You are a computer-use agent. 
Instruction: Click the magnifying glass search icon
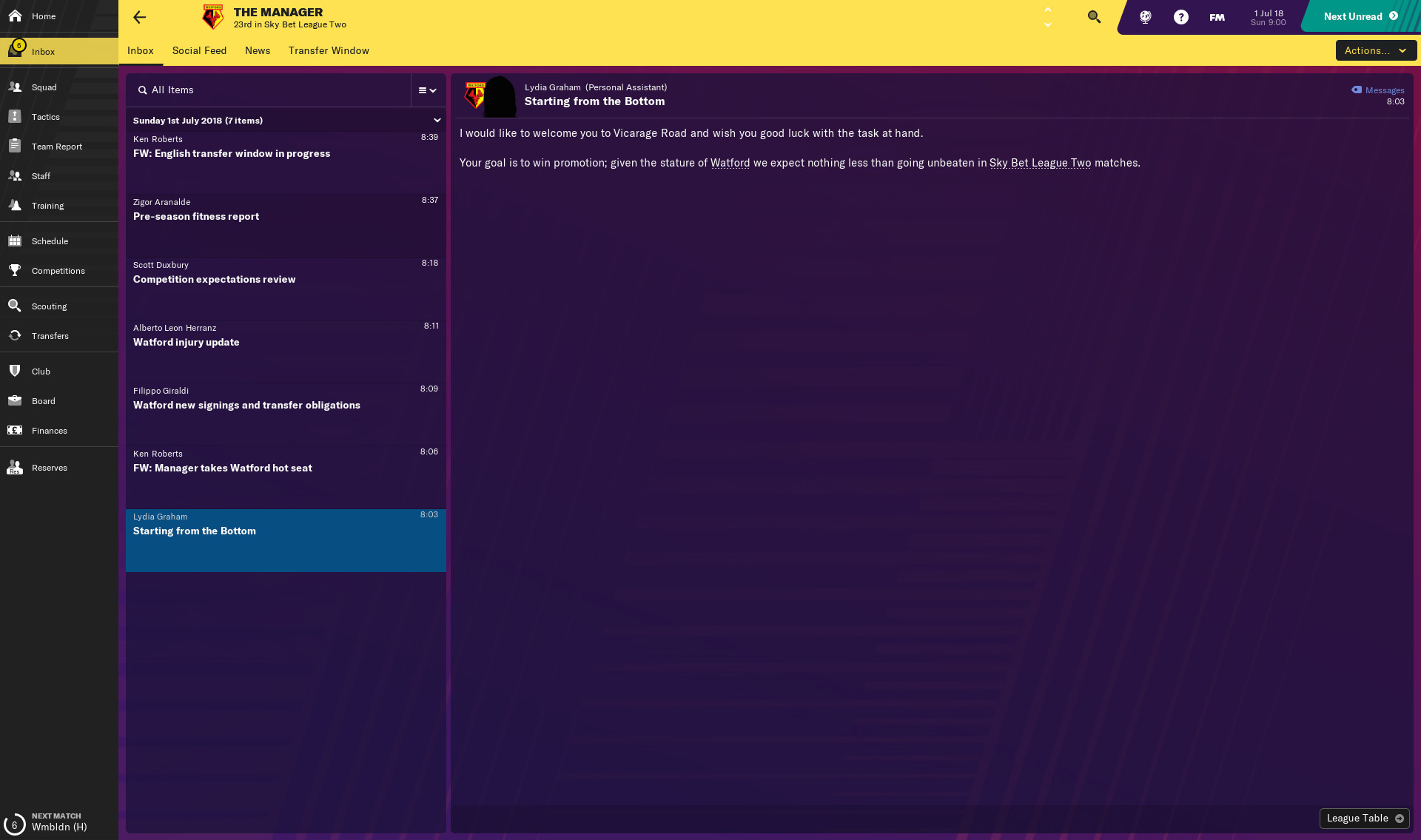point(1093,16)
